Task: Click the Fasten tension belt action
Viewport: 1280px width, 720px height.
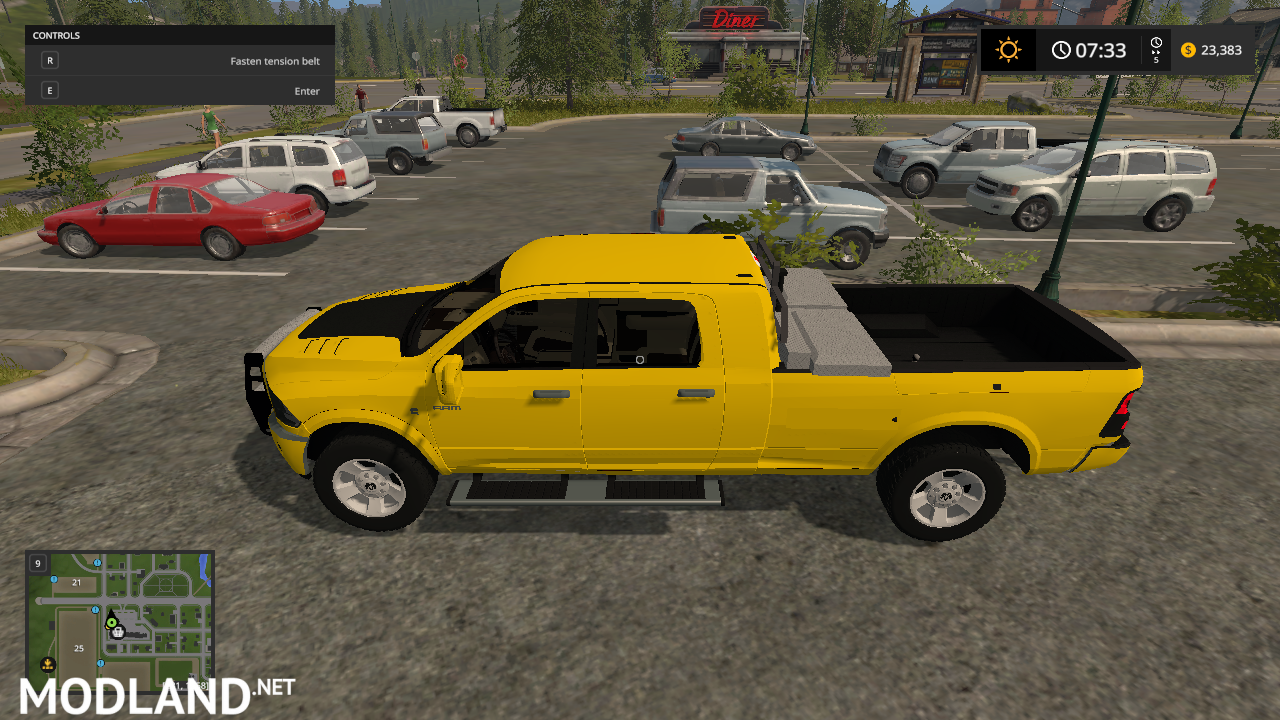Action: (x=275, y=60)
